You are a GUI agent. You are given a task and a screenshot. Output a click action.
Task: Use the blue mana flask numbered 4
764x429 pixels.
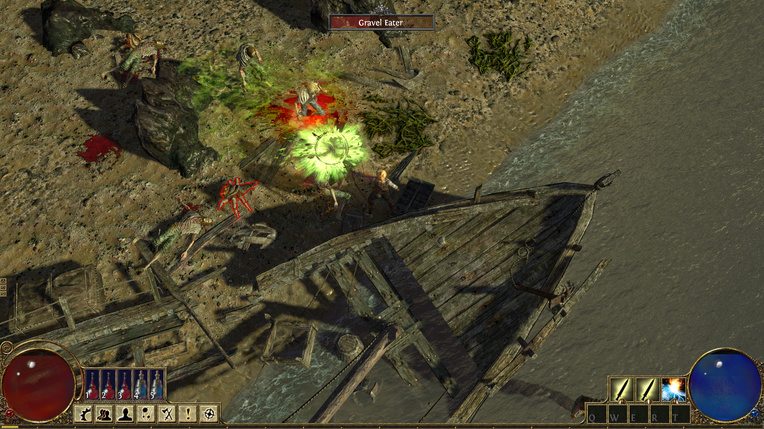[141, 384]
